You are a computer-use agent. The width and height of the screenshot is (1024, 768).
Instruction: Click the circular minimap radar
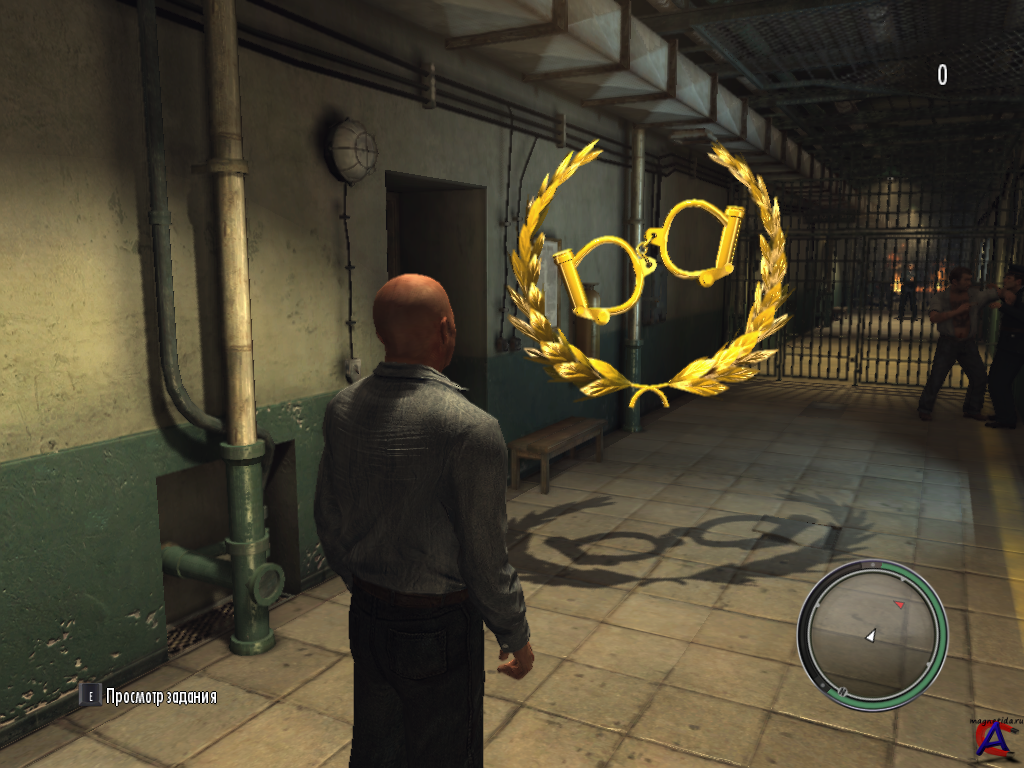pyautogui.click(x=872, y=634)
